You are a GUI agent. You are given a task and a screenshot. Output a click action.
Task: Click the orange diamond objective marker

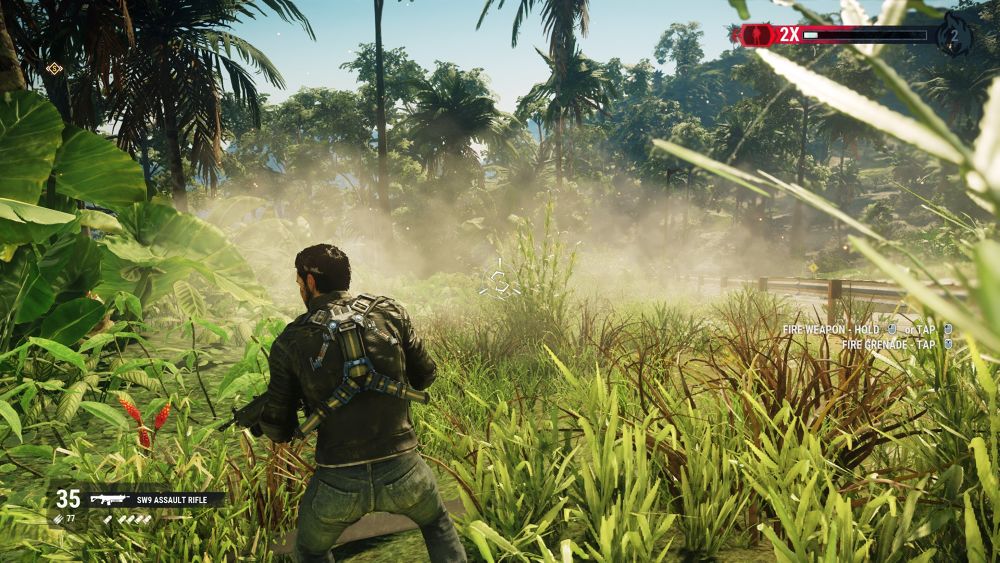[54, 68]
